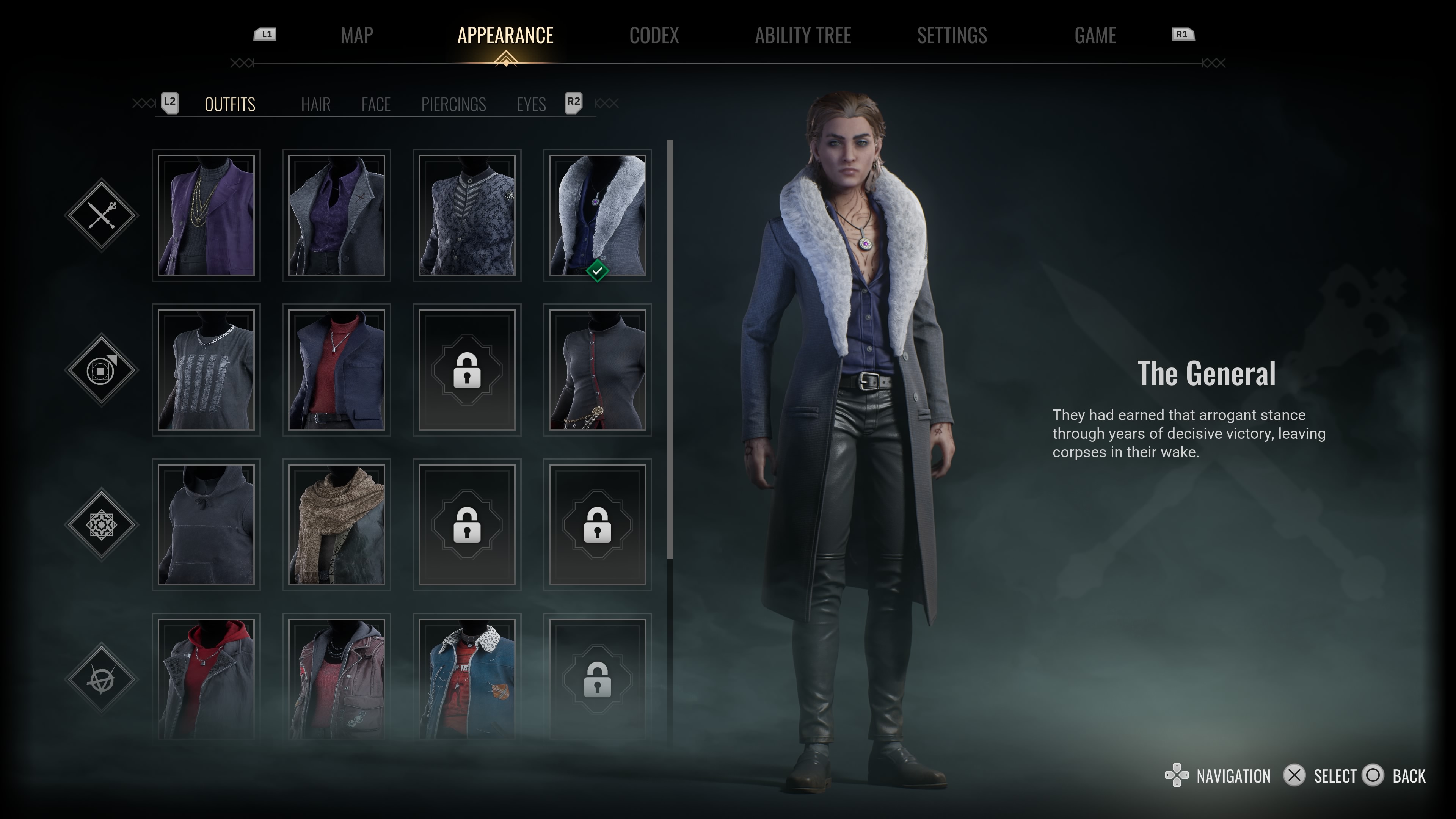Open the Ability Tree tab
This screenshot has width=1456, height=819.
[803, 36]
